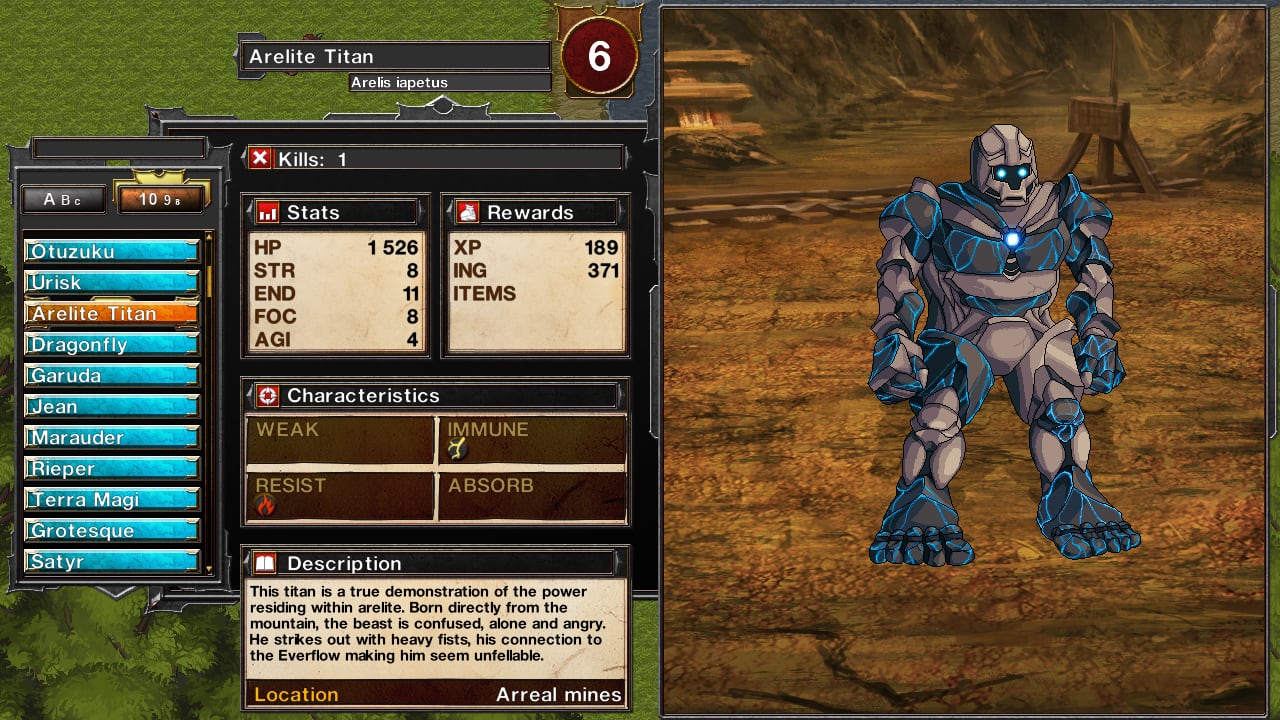Sort the list alphabetically with ABC button
Screen dimensions: 1280x720
tap(64, 199)
